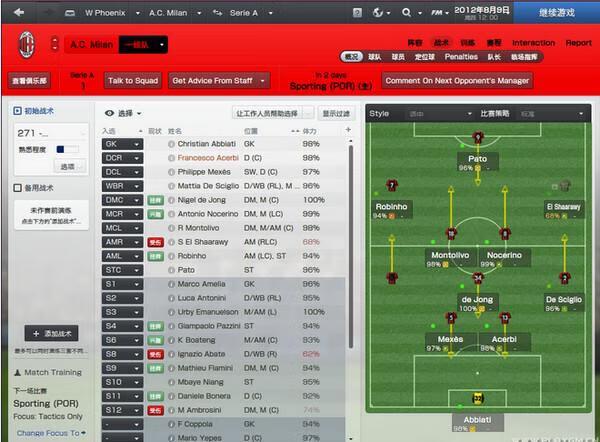
Task: Toggle the 备用战术 backup tactic checkbox
Action: point(17,188)
